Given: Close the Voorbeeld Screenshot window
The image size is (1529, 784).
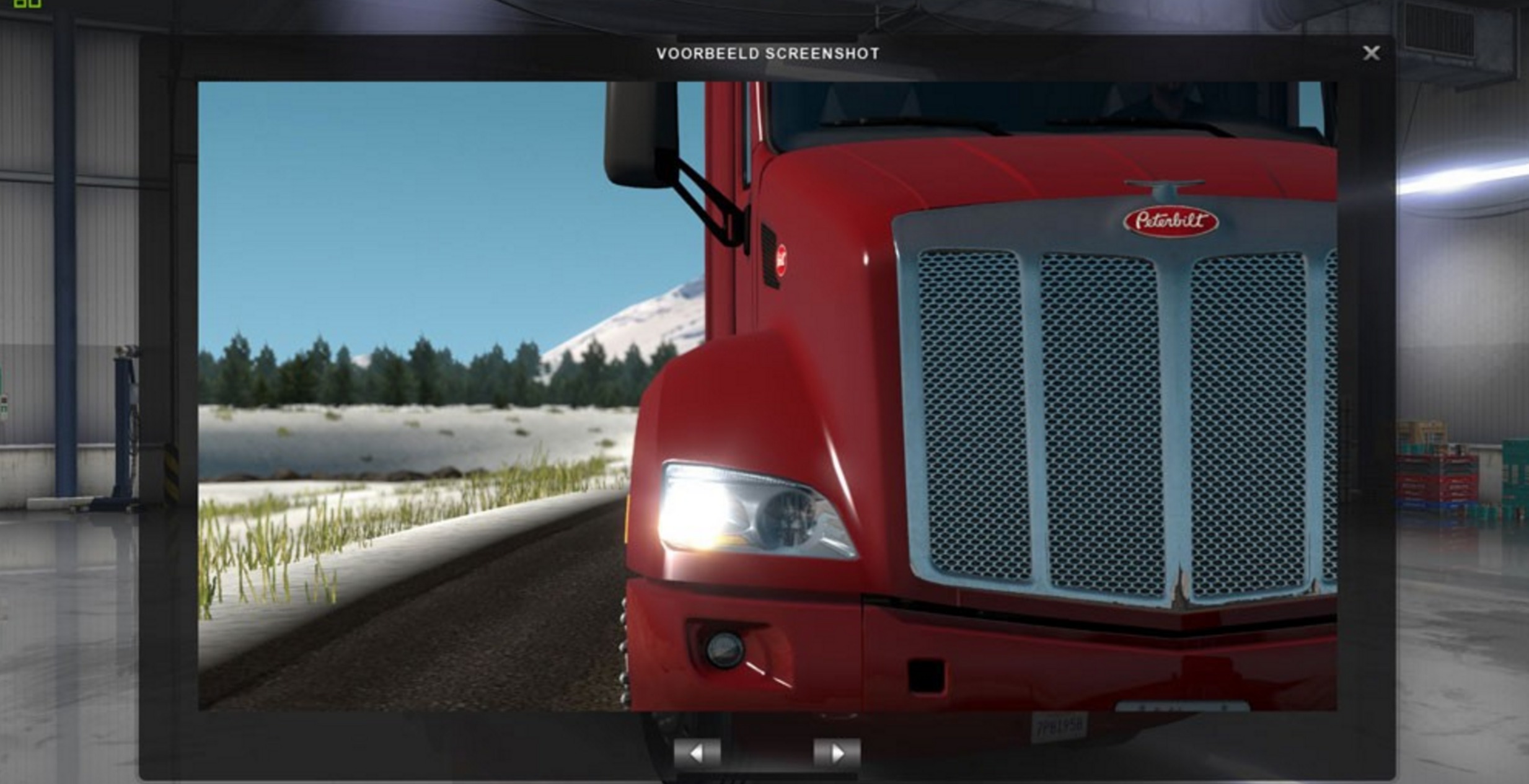Looking at the screenshot, I should click(x=1371, y=53).
